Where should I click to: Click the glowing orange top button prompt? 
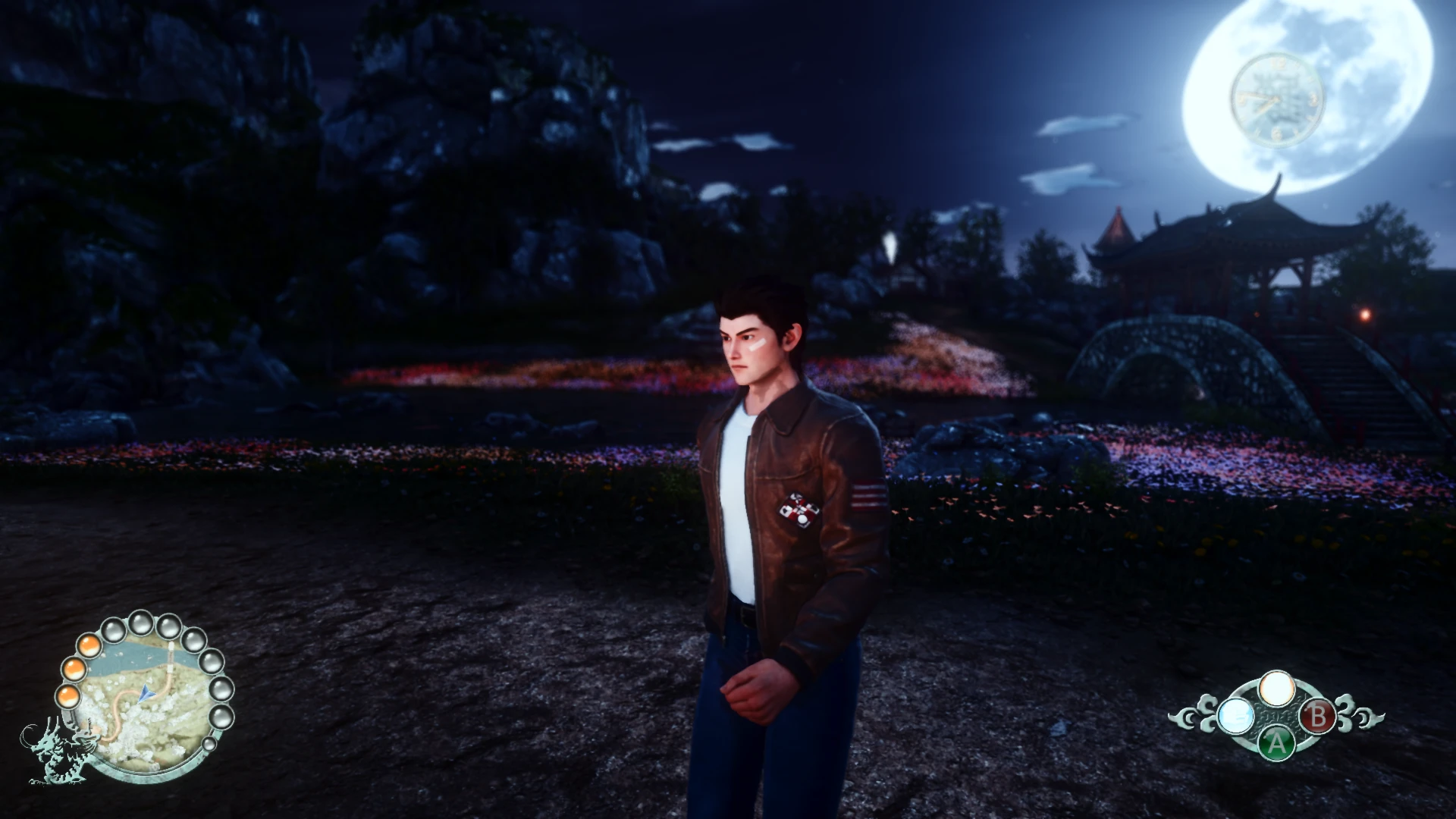click(x=1278, y=688)
